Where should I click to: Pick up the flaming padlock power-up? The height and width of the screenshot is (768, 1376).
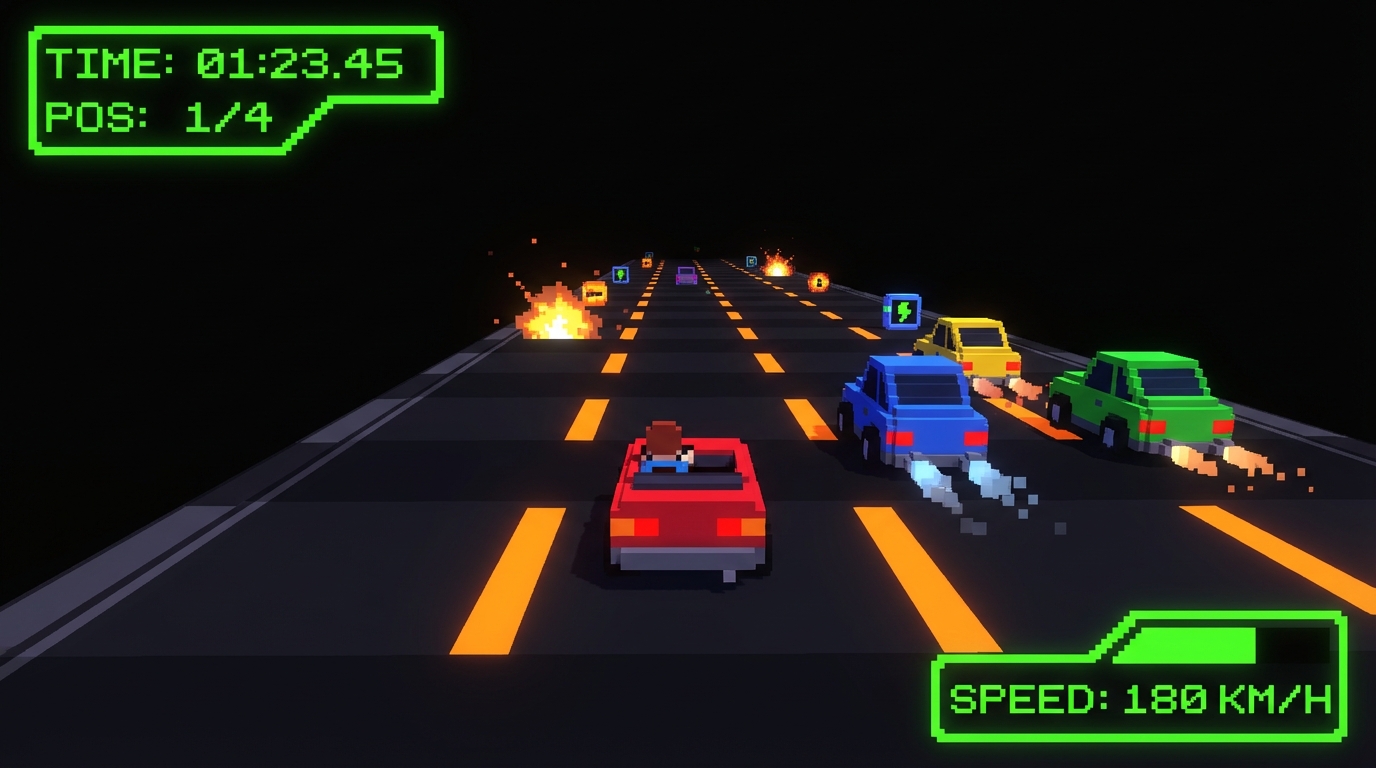click(x=819, y=283)
